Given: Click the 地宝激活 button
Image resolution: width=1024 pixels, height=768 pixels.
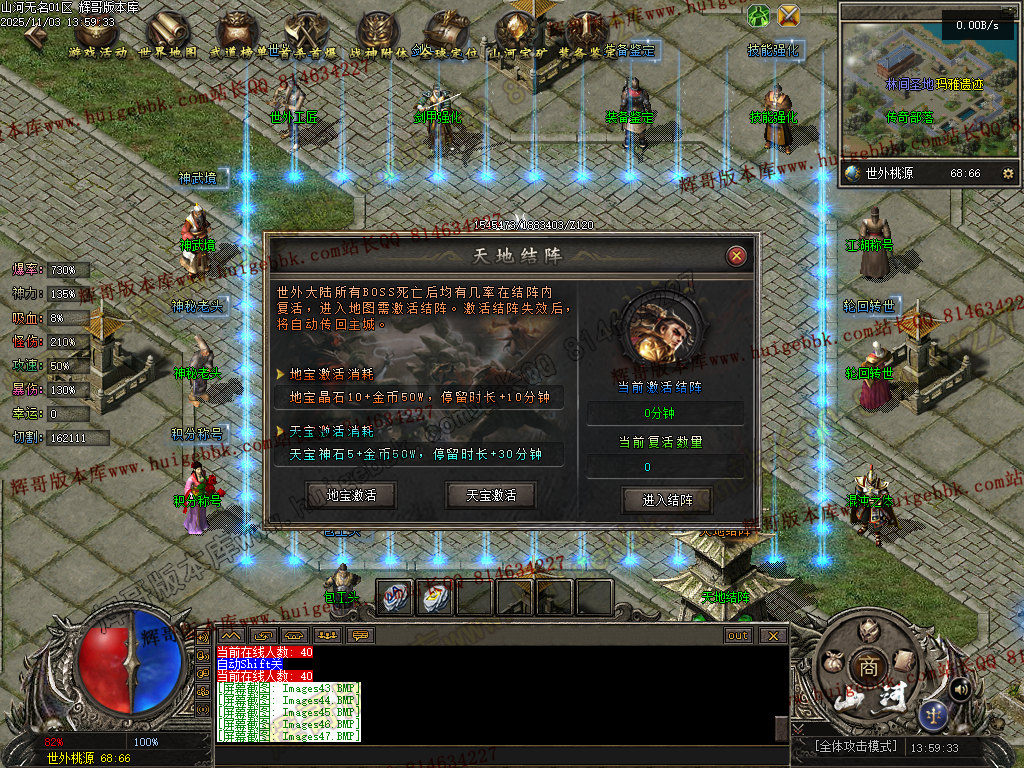Looking at the screenshot, I should click(351, 494).
